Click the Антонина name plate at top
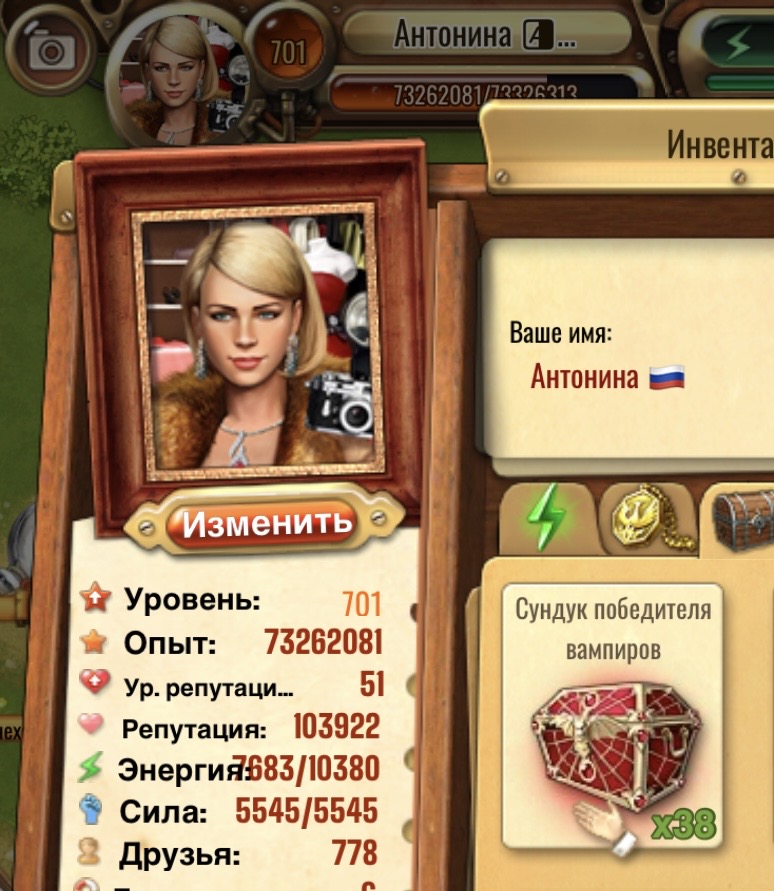The height and width of the screenshot is (891, 774). (485, 36)
